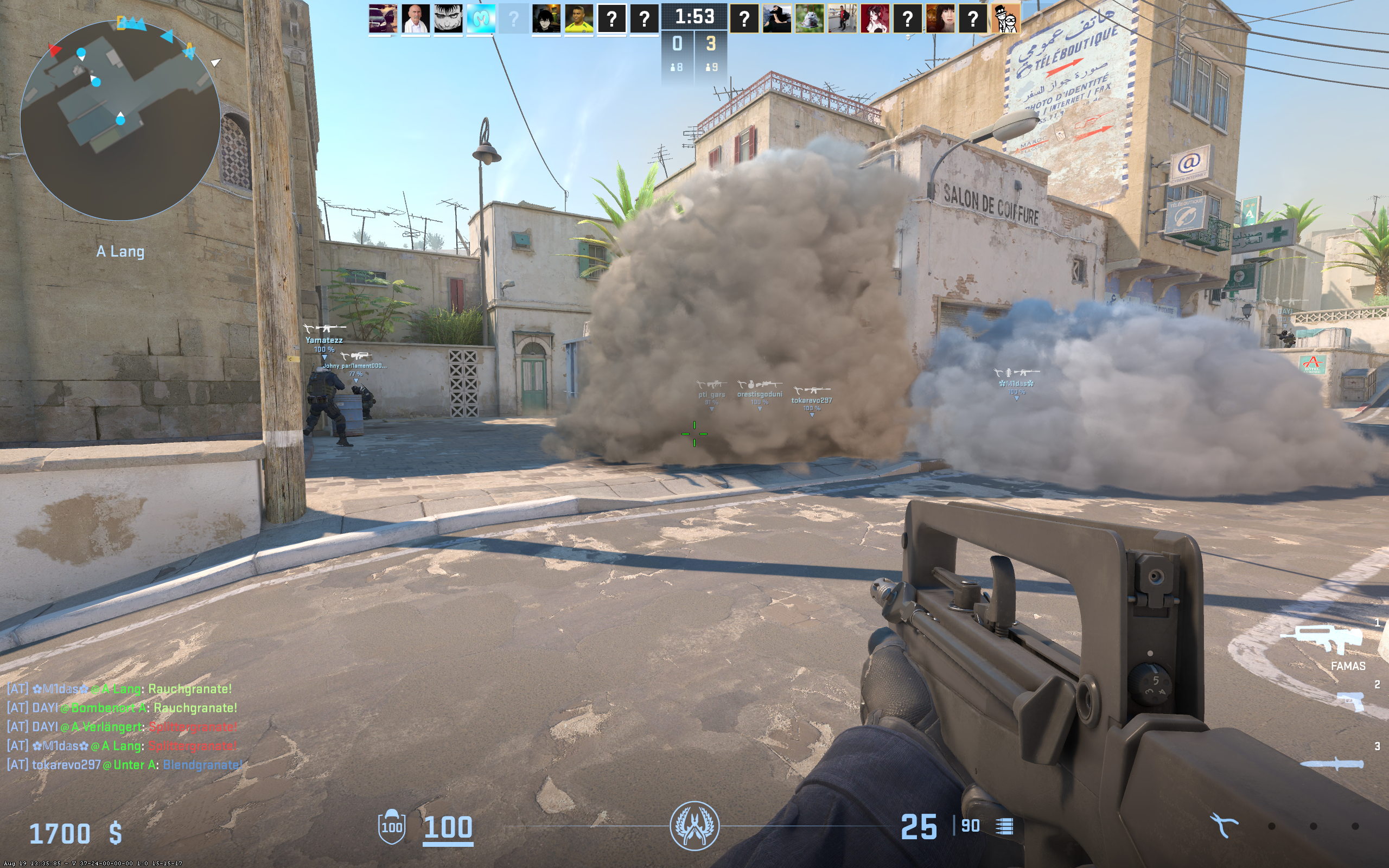
Task: Select the white hamster player avatar
Action: coord(810,19)
